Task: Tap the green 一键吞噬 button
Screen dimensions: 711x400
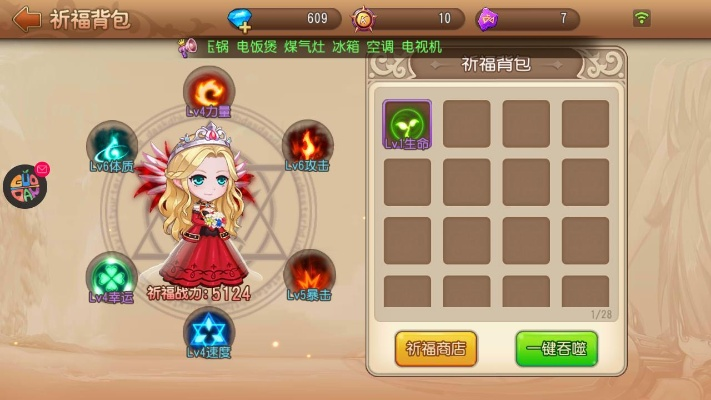Action: coord(556,348)
